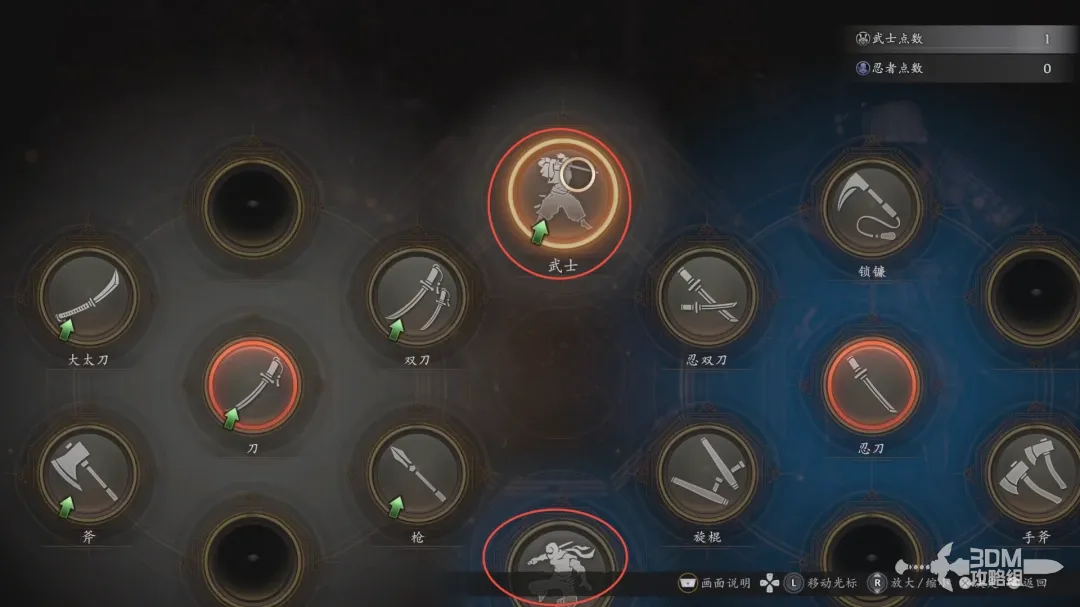Choose the 双刀 dual swords node

(x=417, y=296)
